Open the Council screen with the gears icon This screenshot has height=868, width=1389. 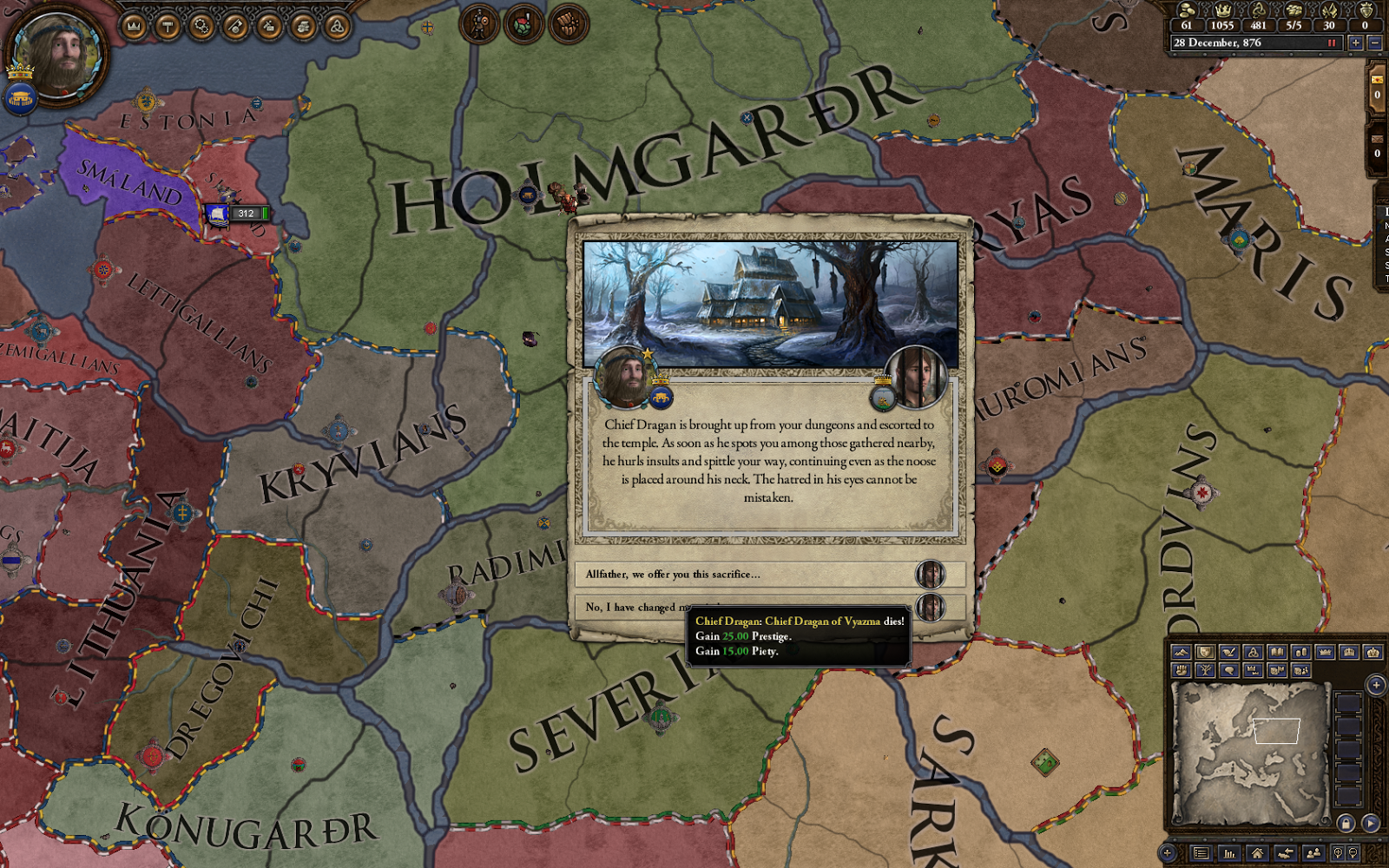tap(200, 24)
